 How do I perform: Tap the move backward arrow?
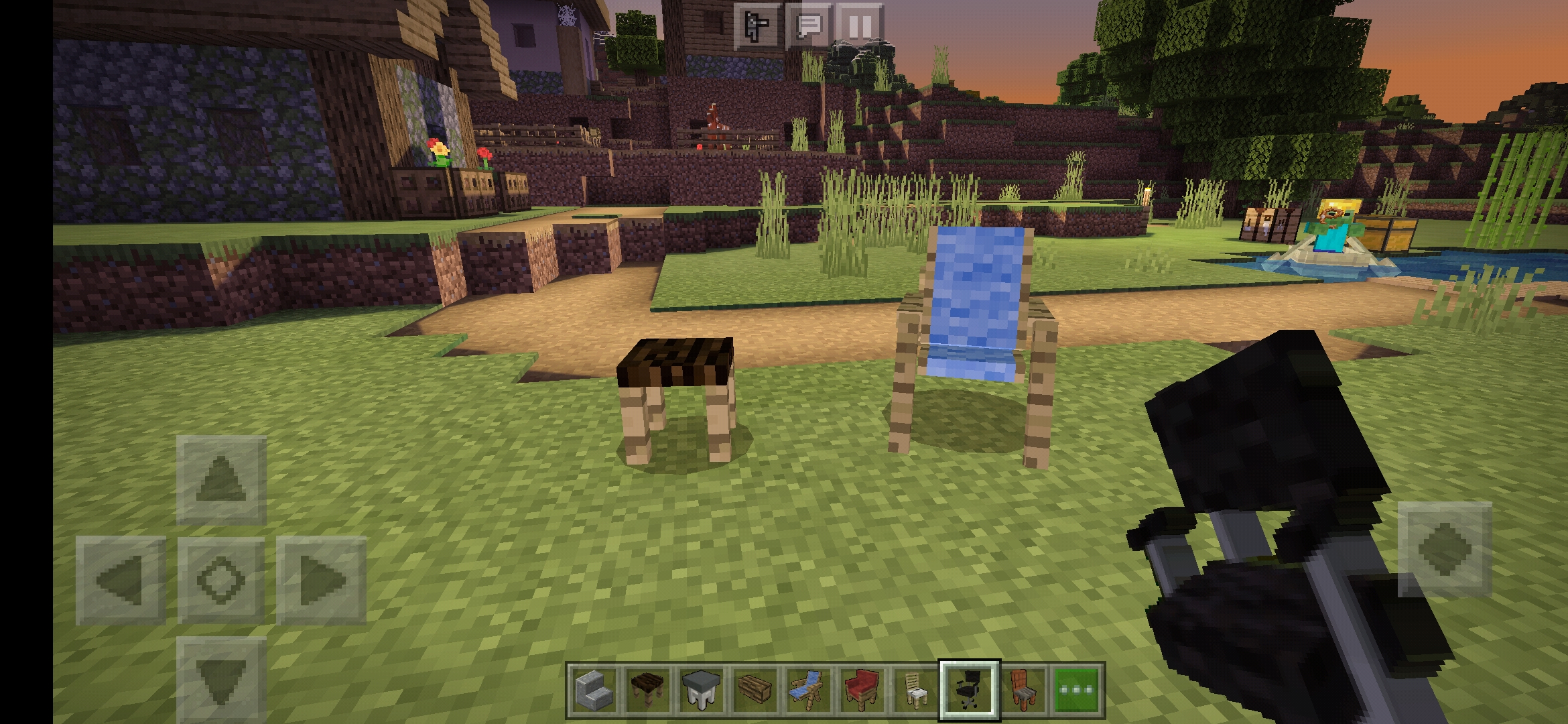point(221,678)
